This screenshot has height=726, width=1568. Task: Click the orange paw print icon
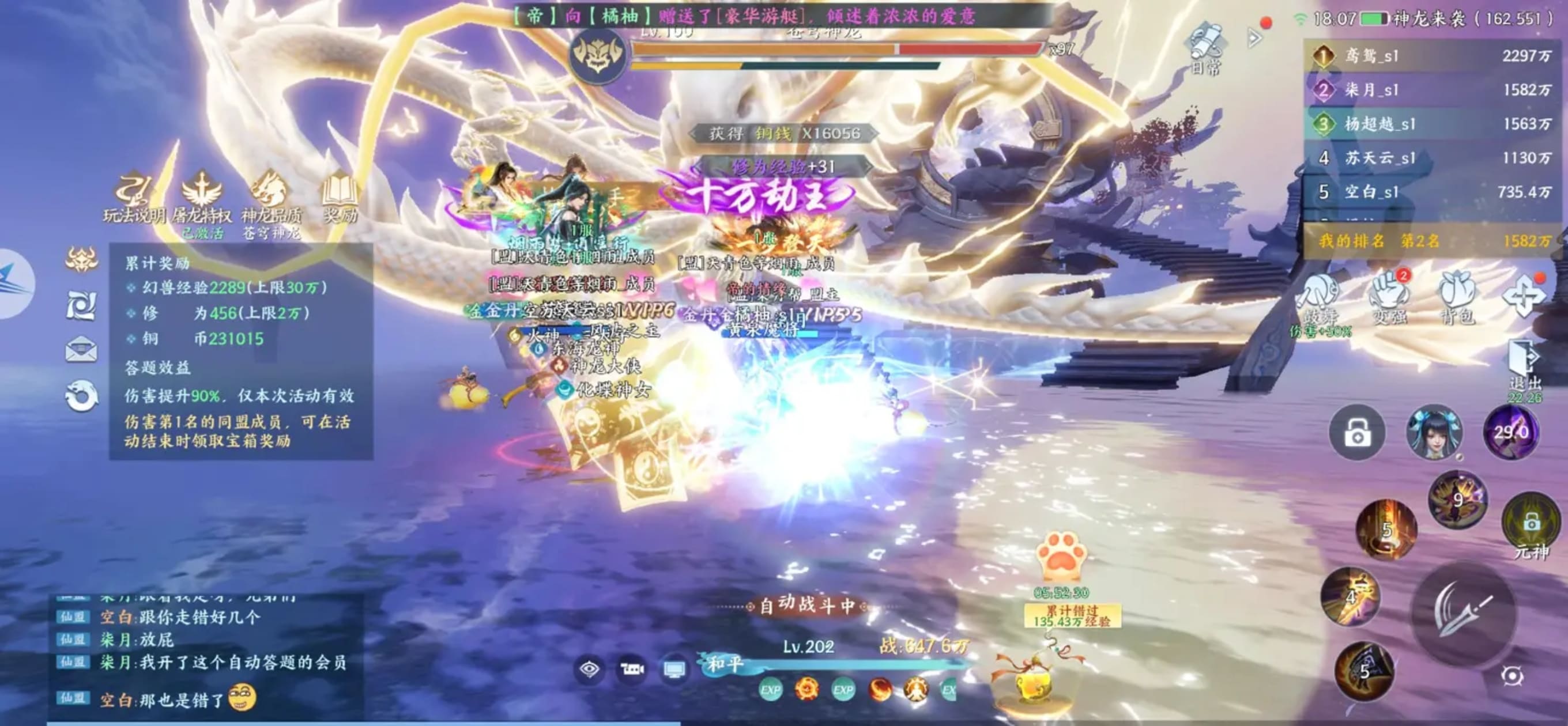coord(1061,555)
